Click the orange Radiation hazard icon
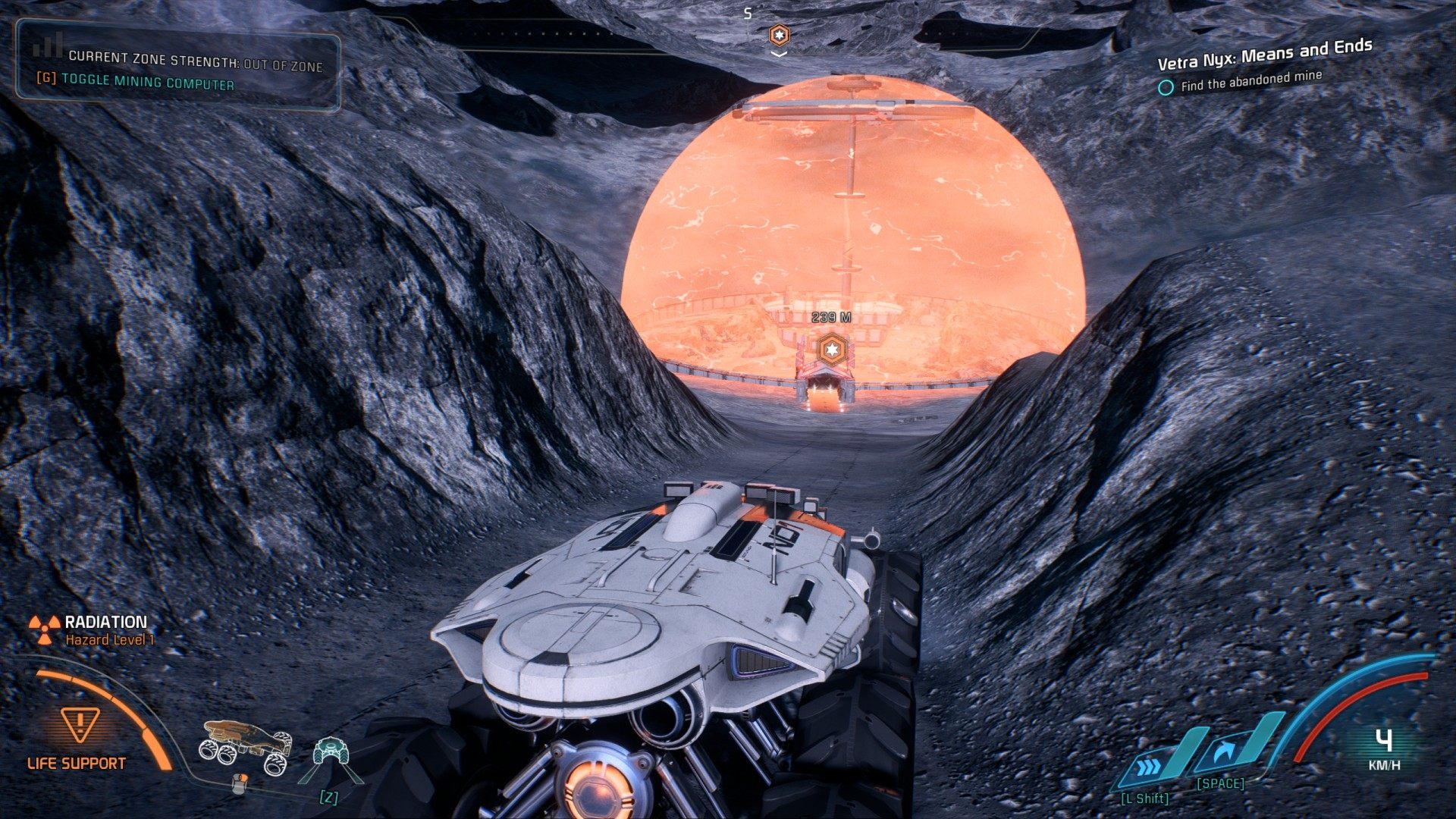Screen dimensions: 1456x819 [44, 629]
